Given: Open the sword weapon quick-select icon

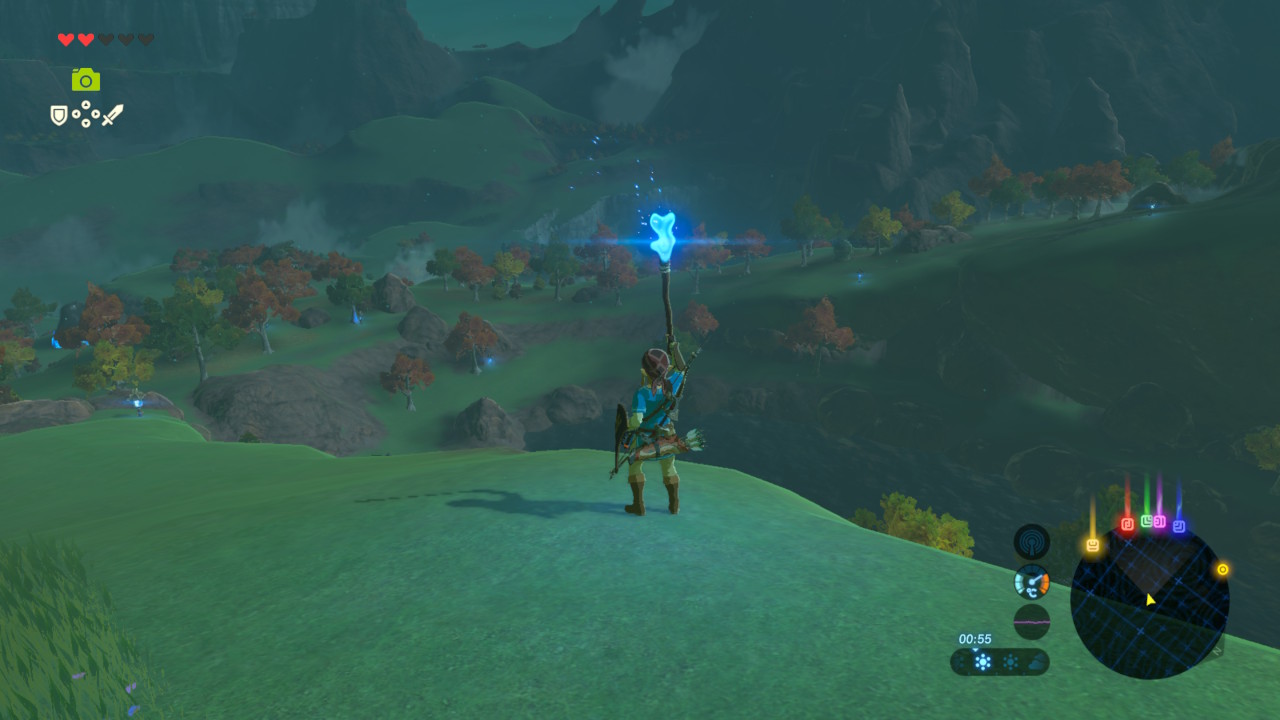Looking at the screenshot, I should tap(112, 116).
